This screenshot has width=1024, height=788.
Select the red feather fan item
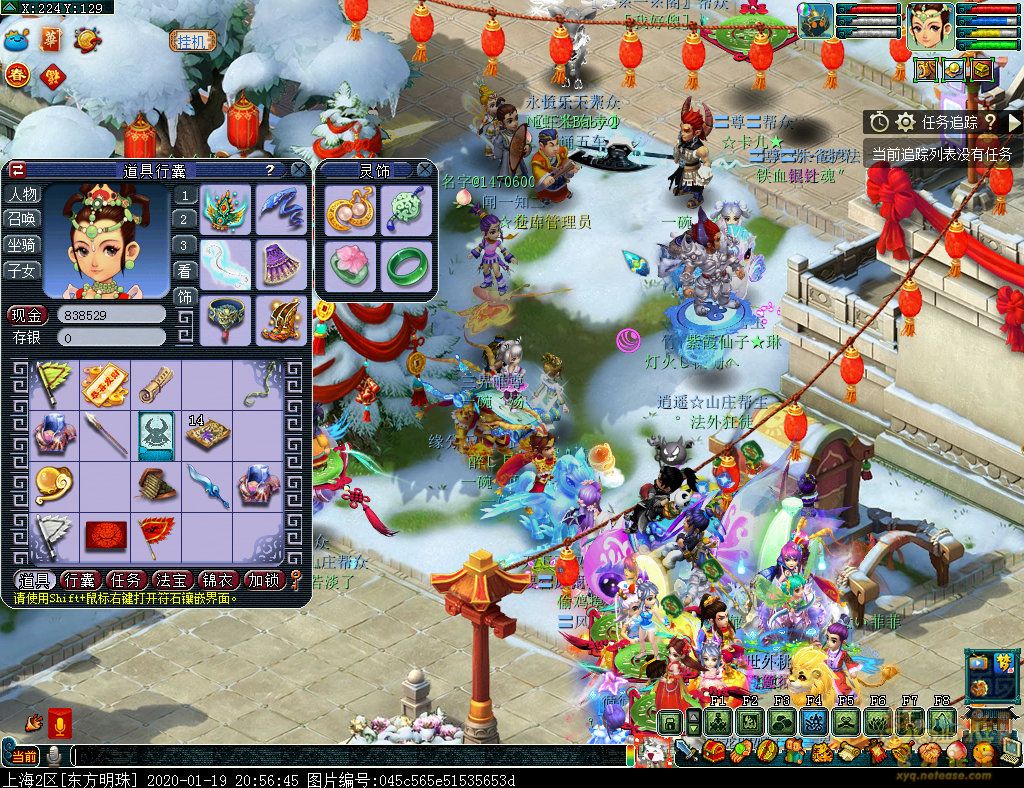[156, 532]
